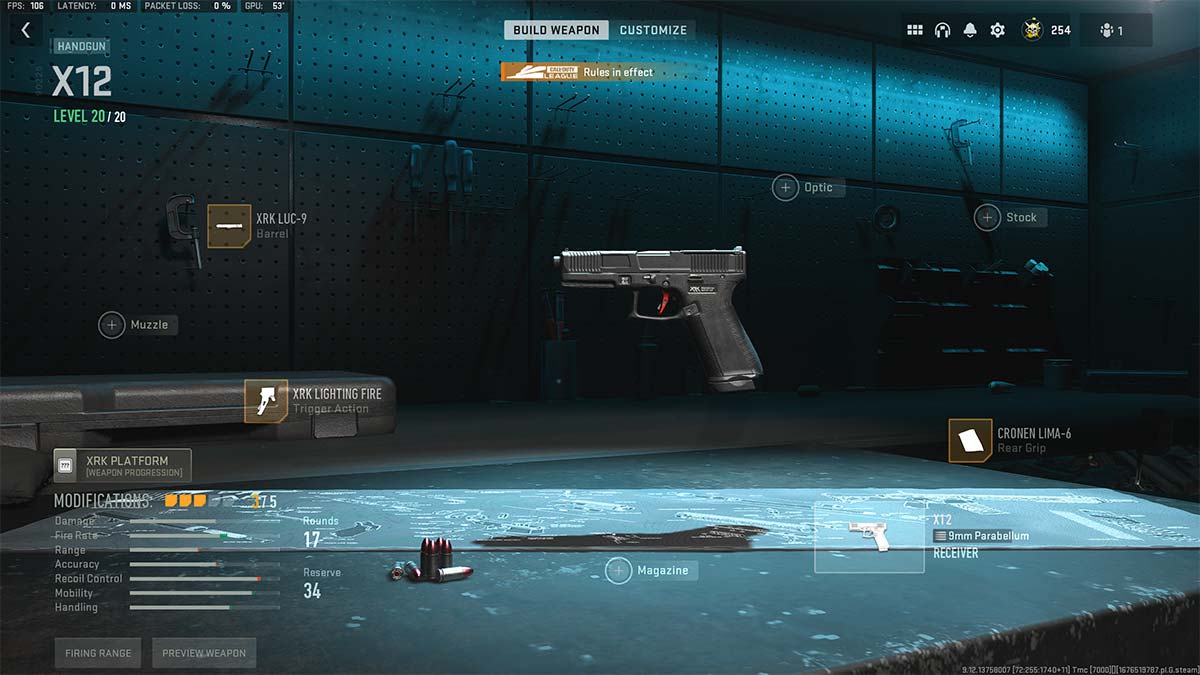
Task: Go back using the top-left arrow
Action: click(26, 31)
